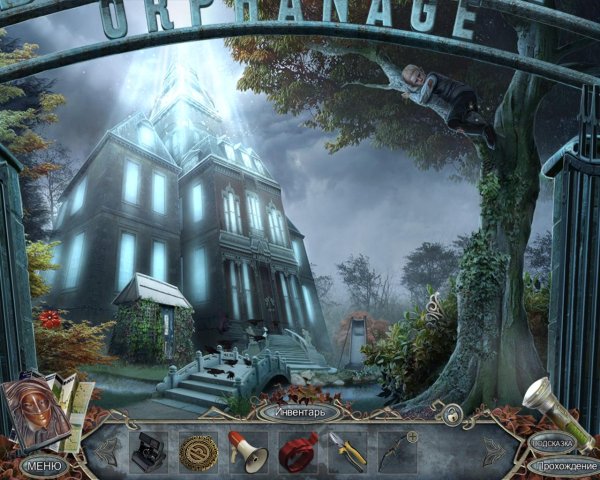Open the МЕНЮ button
Screen dimensions: 600x480
click(x=43, y=465)
